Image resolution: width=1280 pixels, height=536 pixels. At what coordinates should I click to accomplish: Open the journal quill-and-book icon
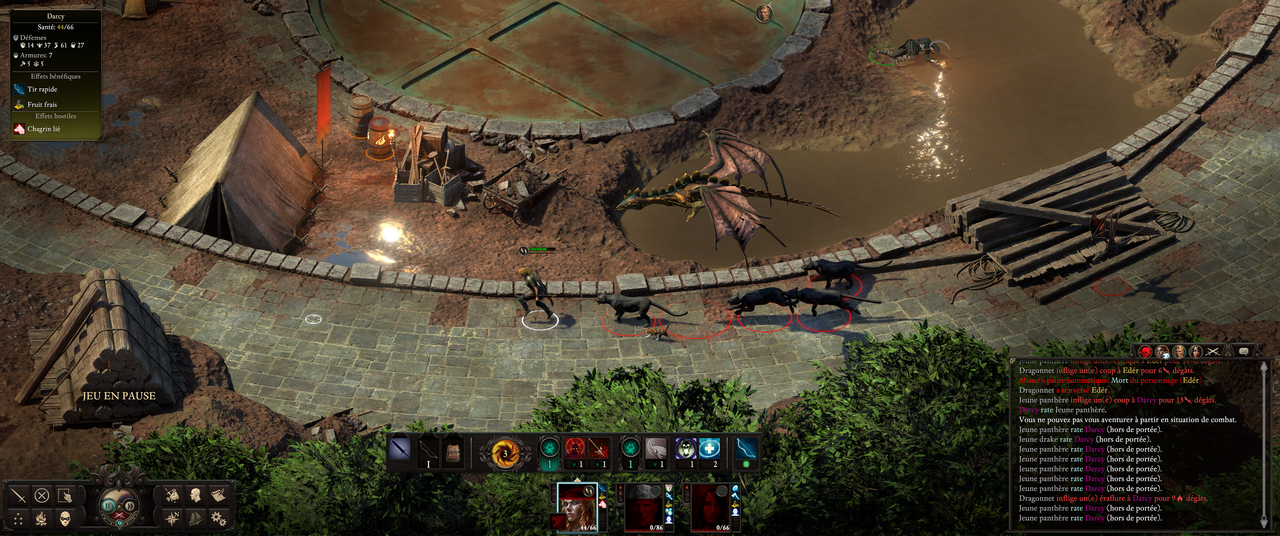218,495
